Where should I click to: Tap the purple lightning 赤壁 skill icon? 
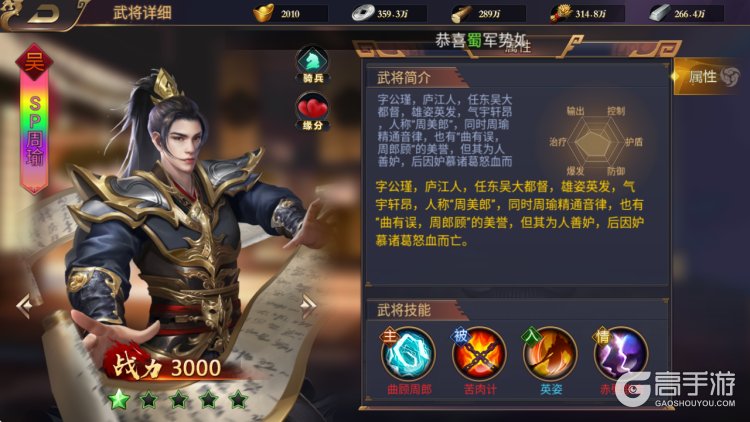click(x=620, y=353)
